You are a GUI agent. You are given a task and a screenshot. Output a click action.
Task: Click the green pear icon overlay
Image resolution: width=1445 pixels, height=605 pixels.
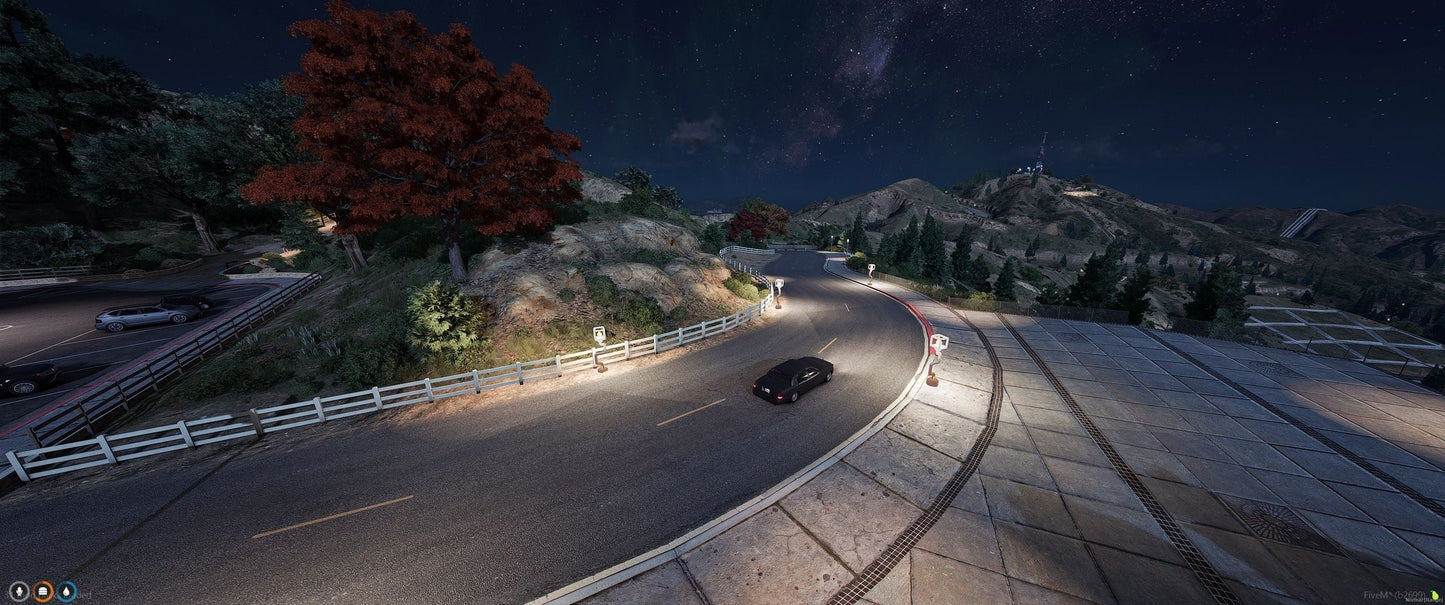1435,596
